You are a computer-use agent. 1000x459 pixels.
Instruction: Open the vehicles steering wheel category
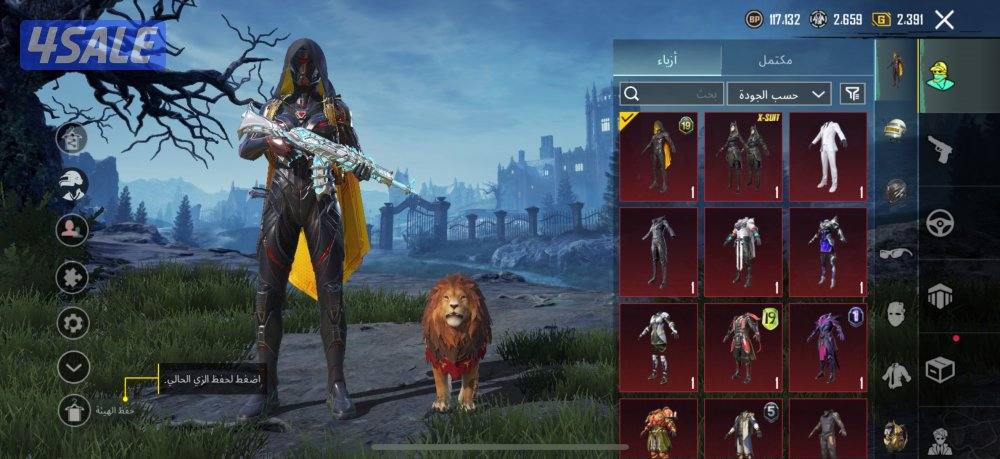939,222
